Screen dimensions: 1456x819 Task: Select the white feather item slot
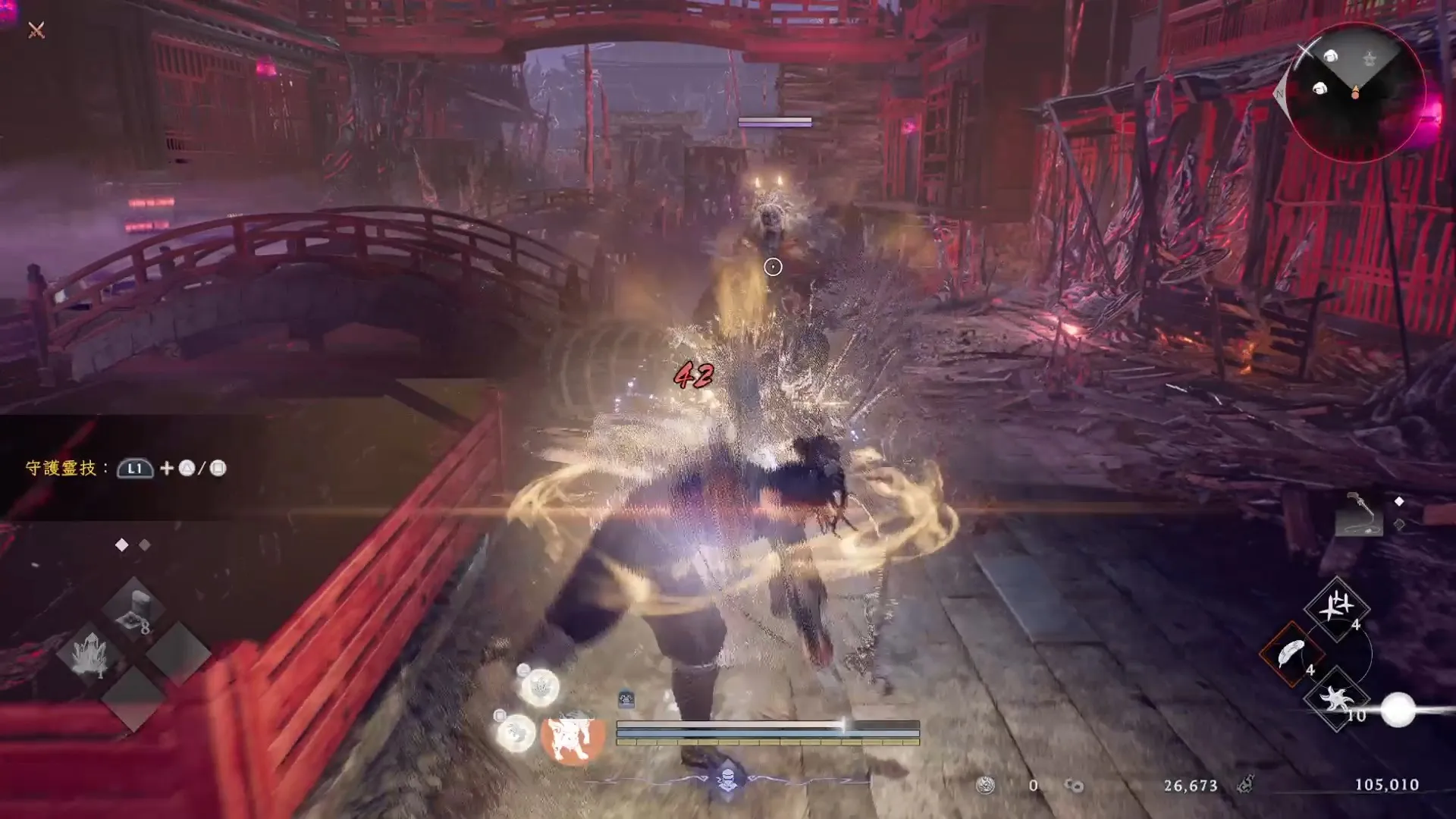point(1291,653)
